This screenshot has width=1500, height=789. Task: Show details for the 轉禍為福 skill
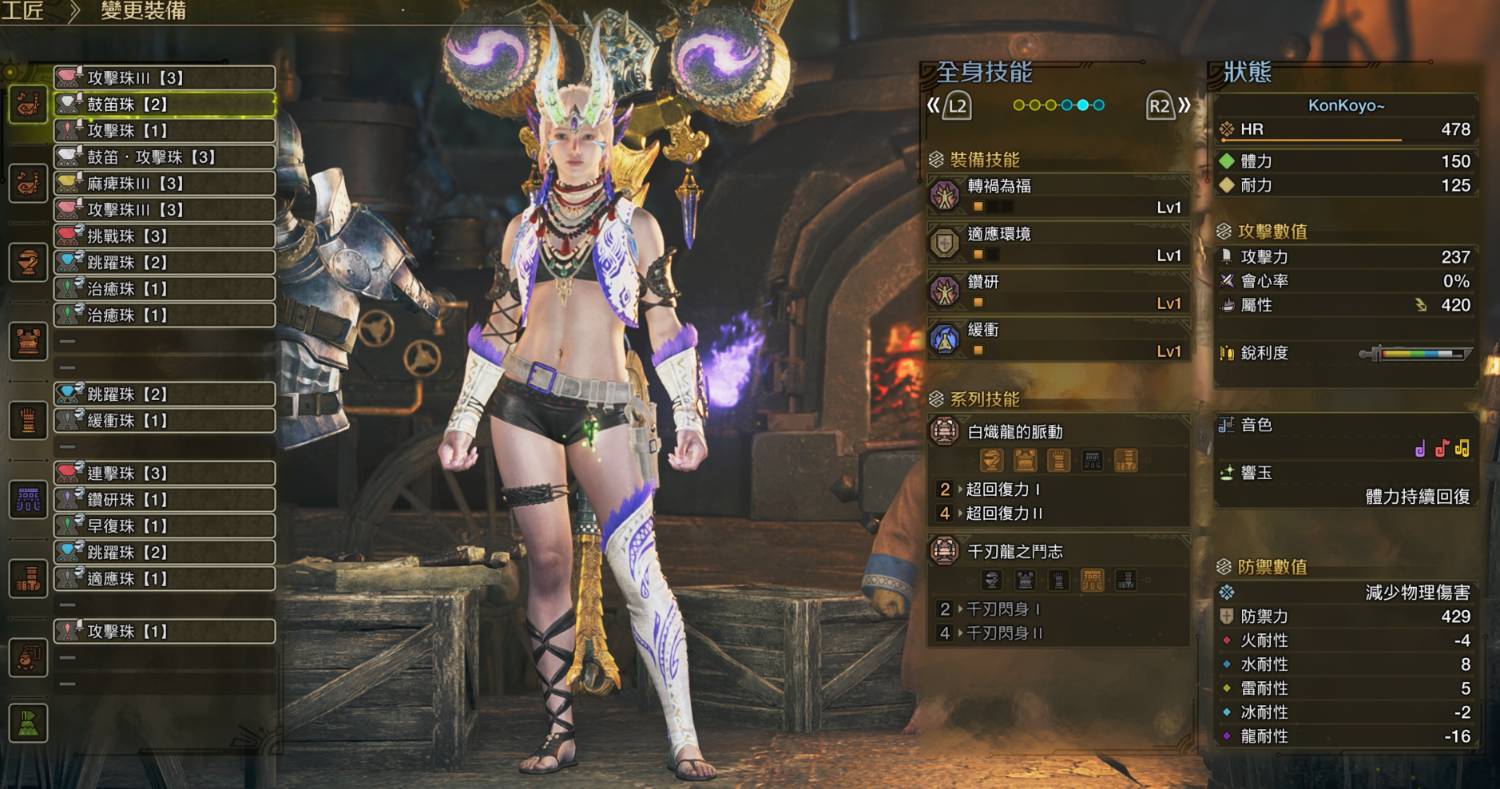(x=1059, y=195)
